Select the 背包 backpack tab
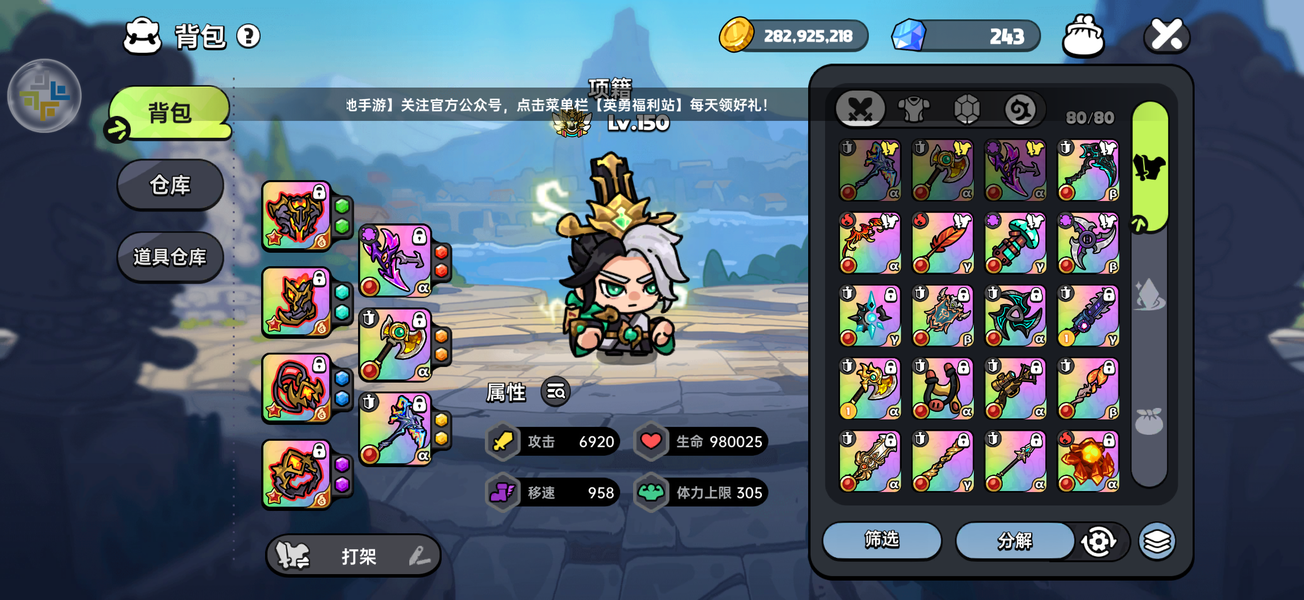 click(170, 113)
